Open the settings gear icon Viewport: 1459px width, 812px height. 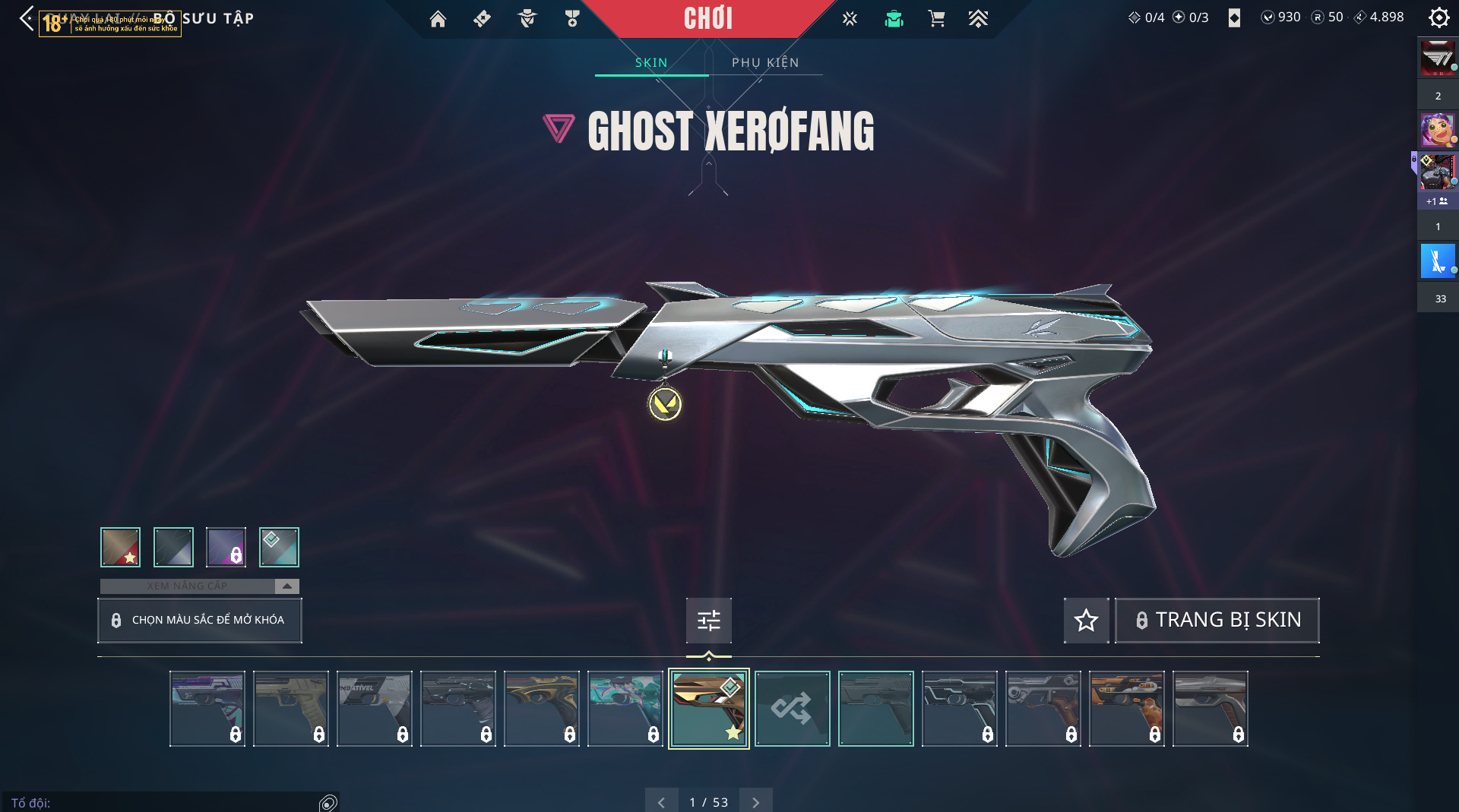point(1438,17)
